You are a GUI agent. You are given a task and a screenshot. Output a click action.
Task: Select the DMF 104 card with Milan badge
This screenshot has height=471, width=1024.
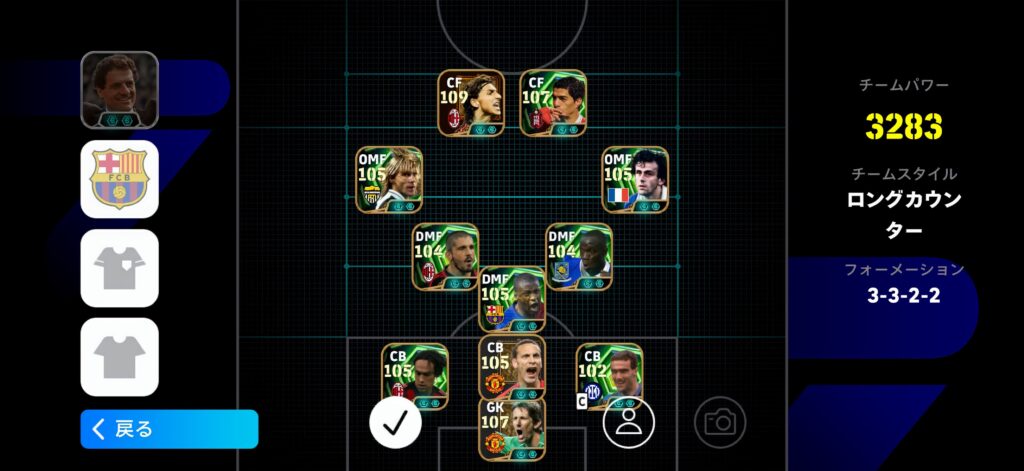click(x=446, y=257)
